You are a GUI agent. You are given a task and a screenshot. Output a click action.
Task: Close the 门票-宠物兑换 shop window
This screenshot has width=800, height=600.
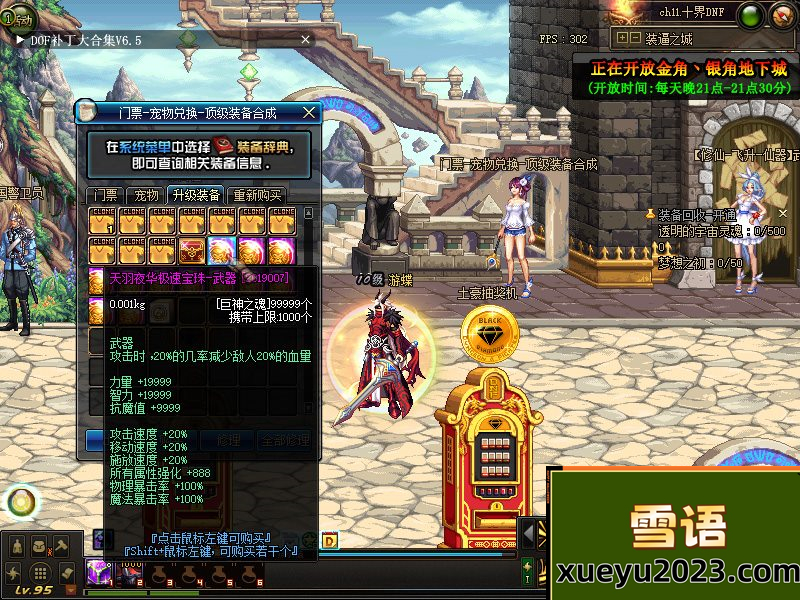pyautogui.click(x=309, y=113)
